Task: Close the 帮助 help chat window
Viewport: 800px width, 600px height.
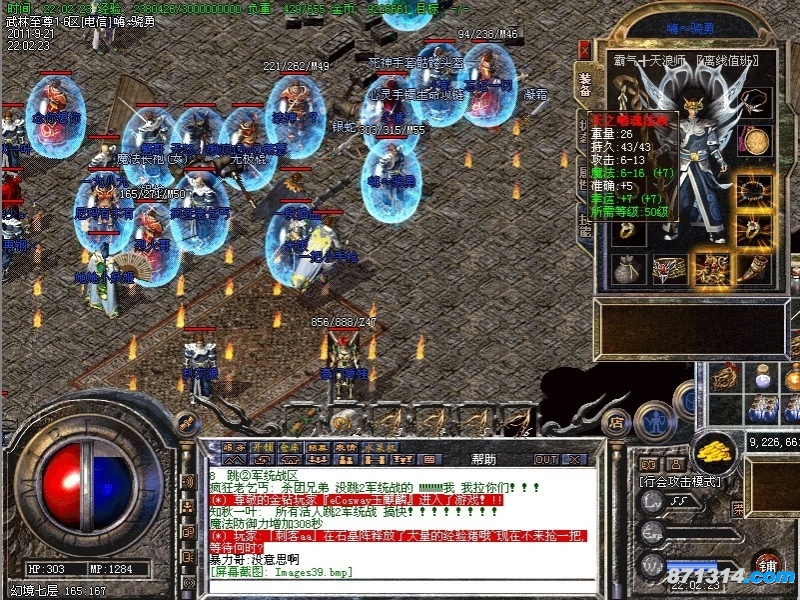Action: point(576,459)
